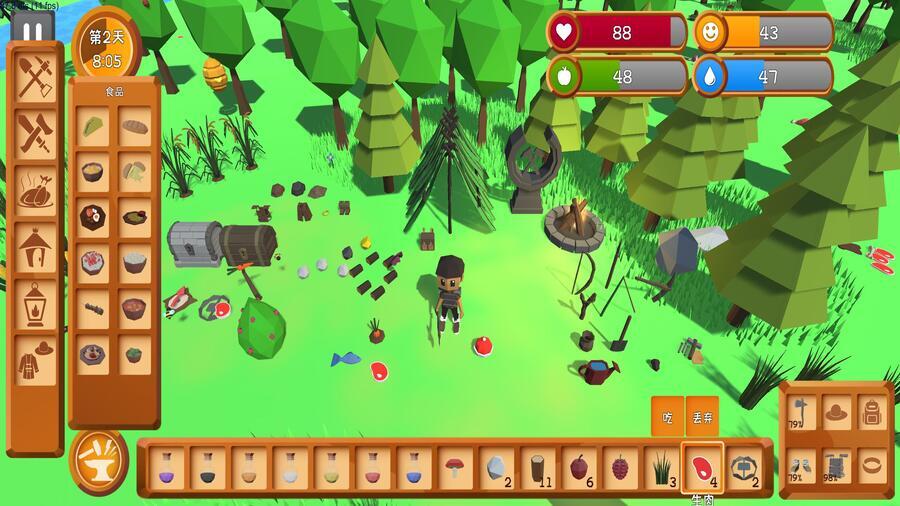Select the grass bundle hotbar slot
Image resolution: width=900 pixels, height=506 pixels.
(661, 467)
